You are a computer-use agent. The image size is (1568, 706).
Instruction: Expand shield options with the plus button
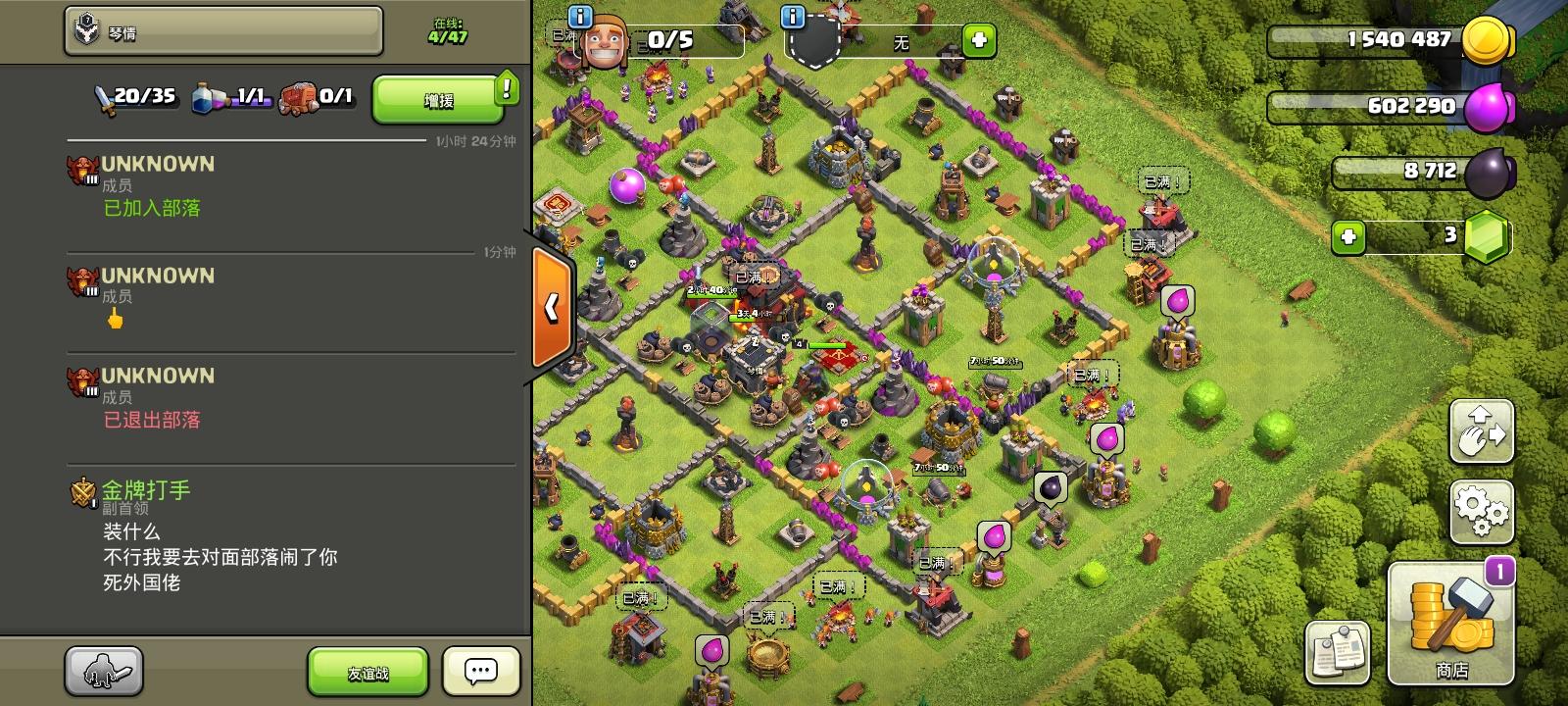click(x=976, y=41)
